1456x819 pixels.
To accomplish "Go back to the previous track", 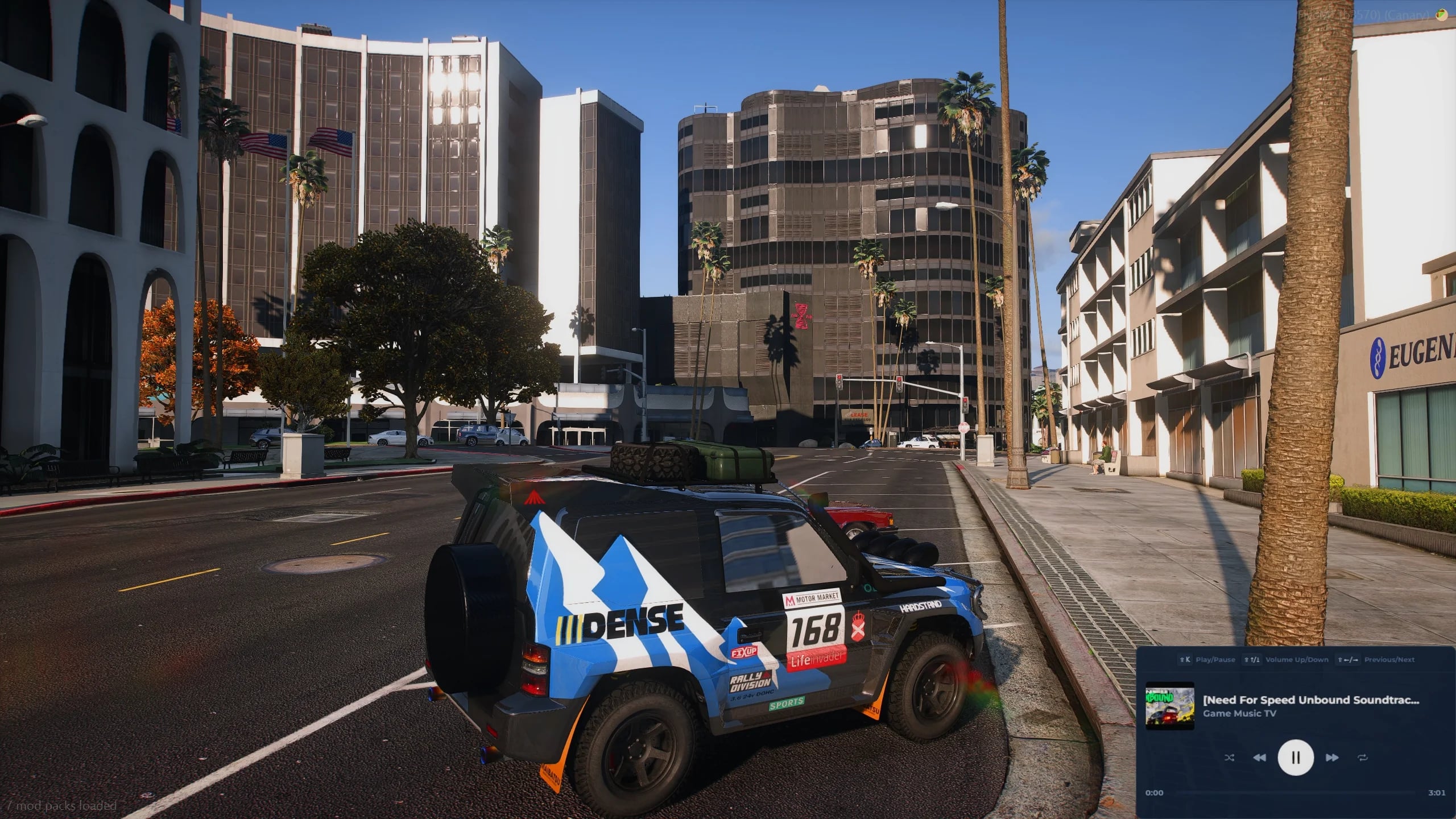I will pos(1260,758).
